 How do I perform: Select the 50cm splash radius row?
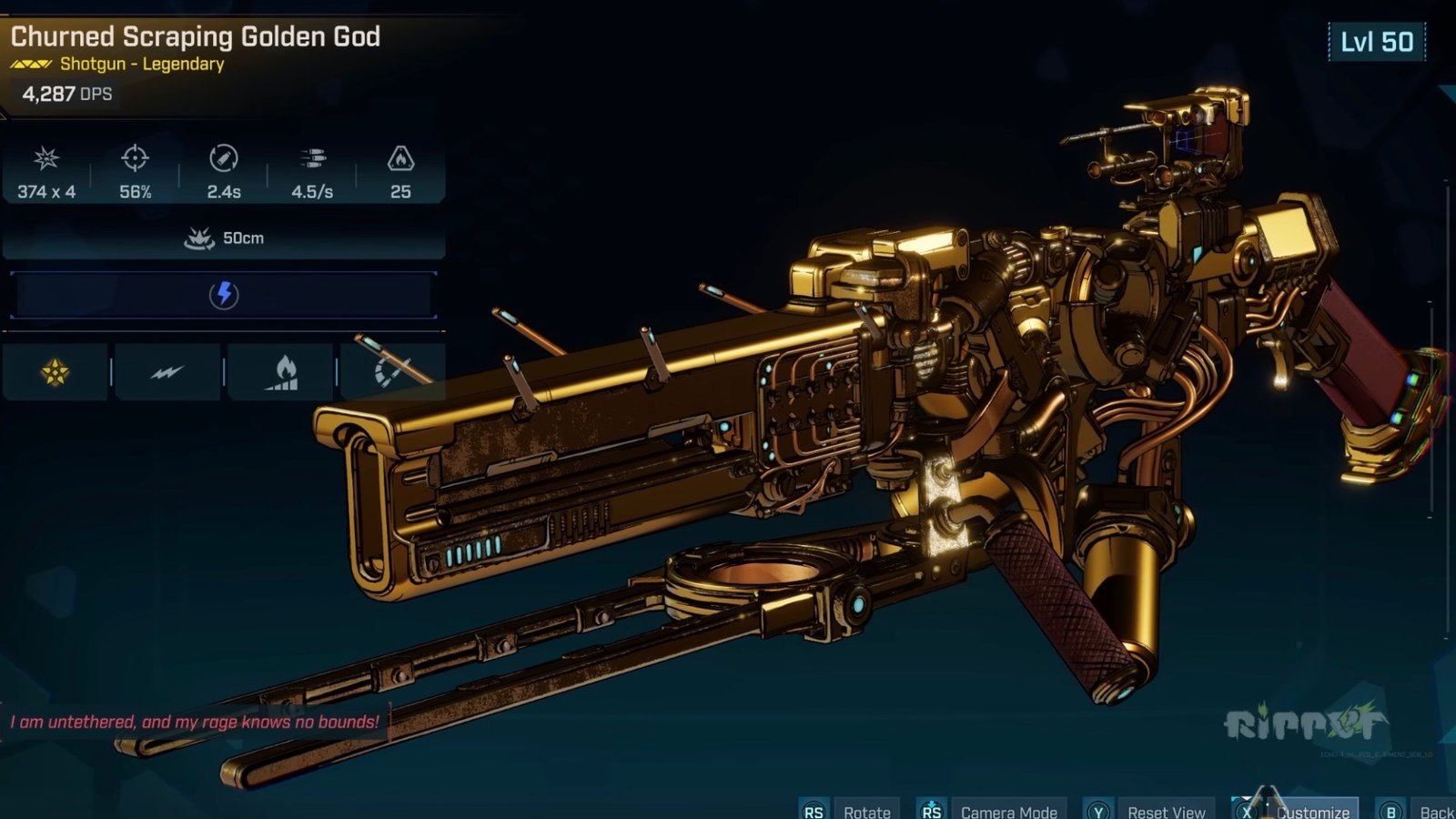(x=224, y=238)
